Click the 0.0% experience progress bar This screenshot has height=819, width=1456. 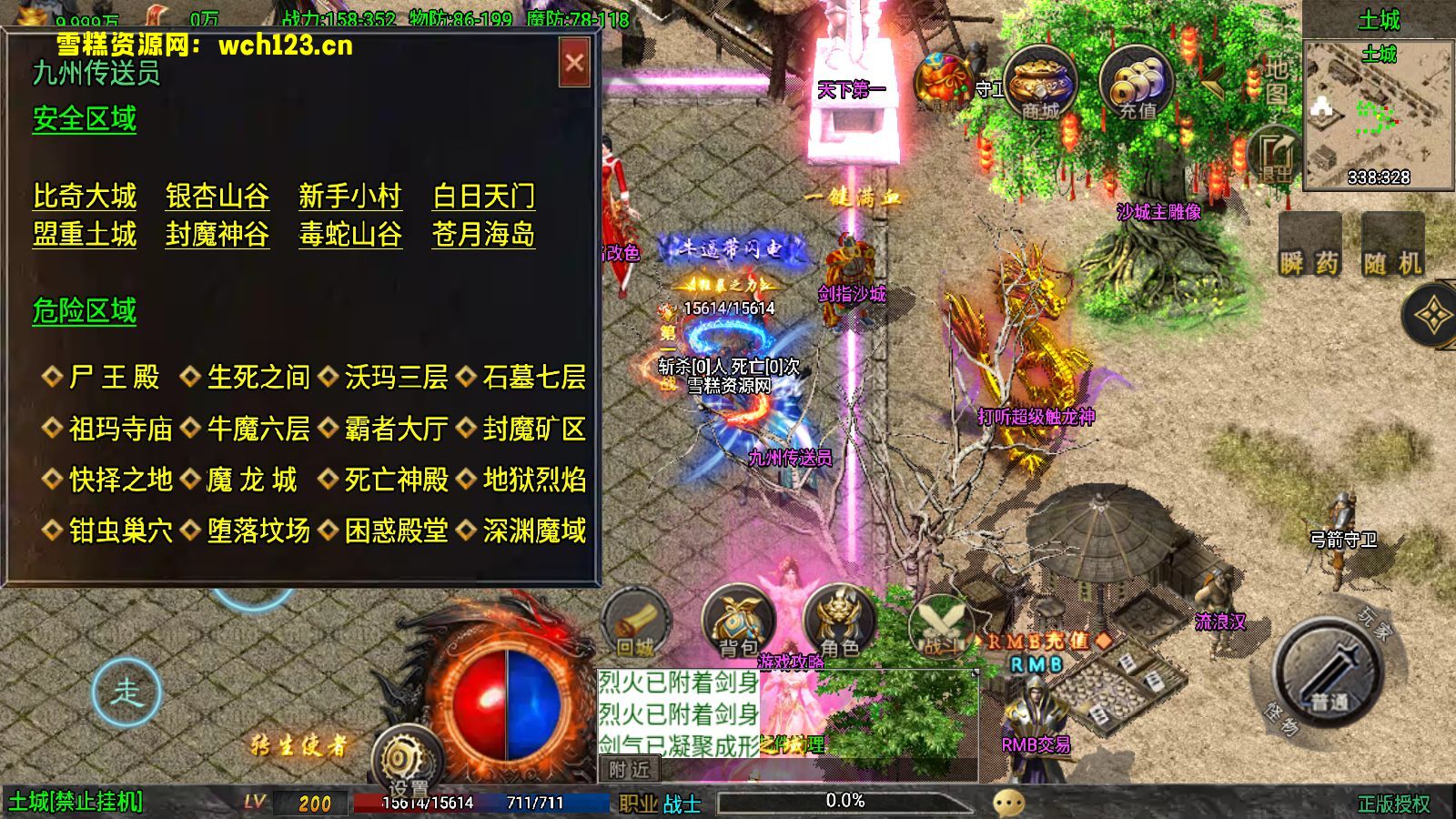coord(846,801)
